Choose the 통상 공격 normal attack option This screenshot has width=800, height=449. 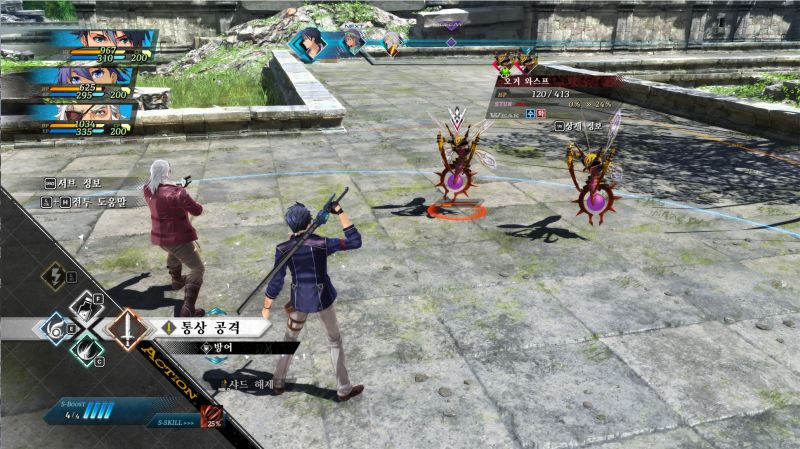212,327
